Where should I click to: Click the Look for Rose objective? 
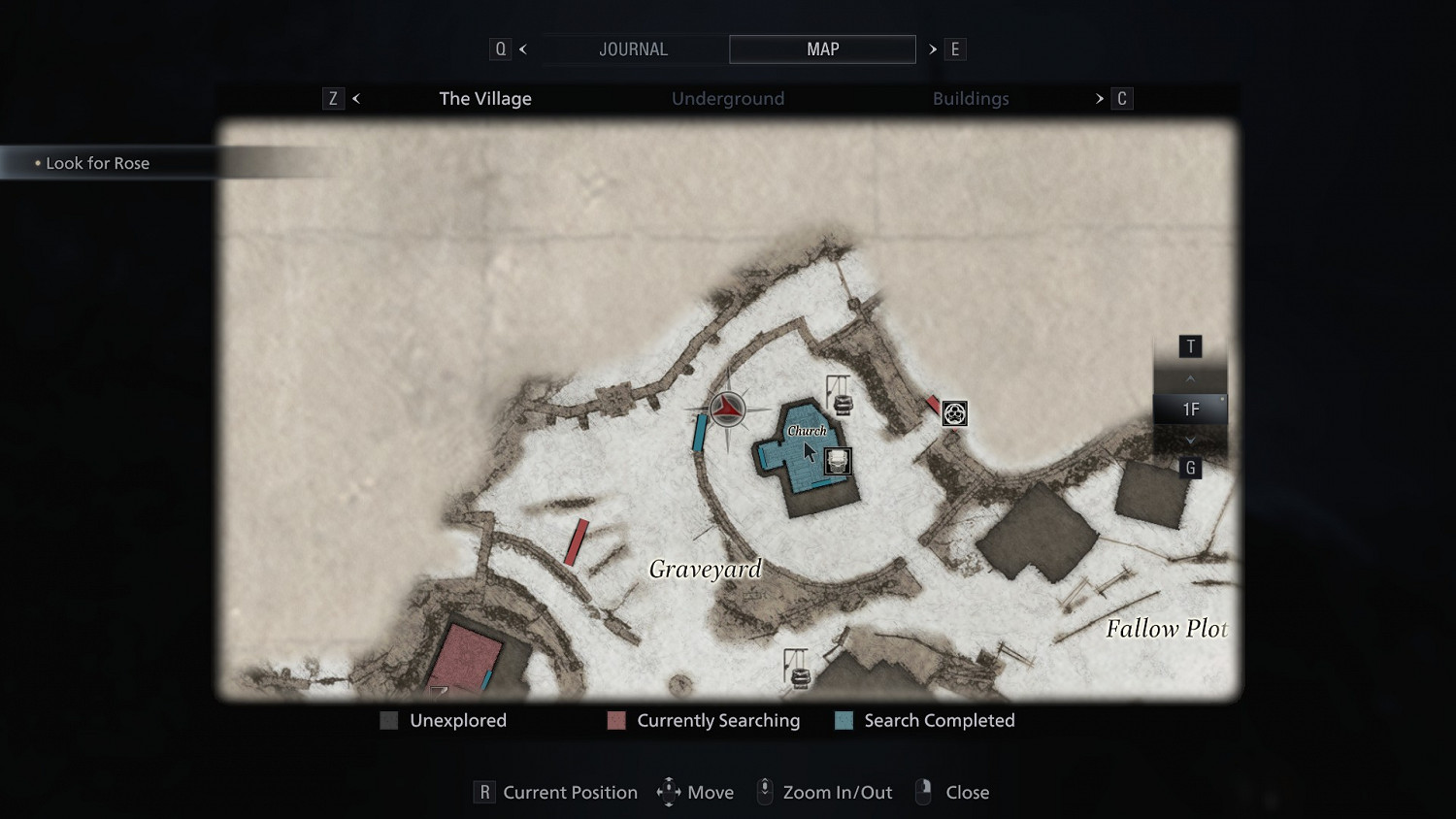(97, 164)
